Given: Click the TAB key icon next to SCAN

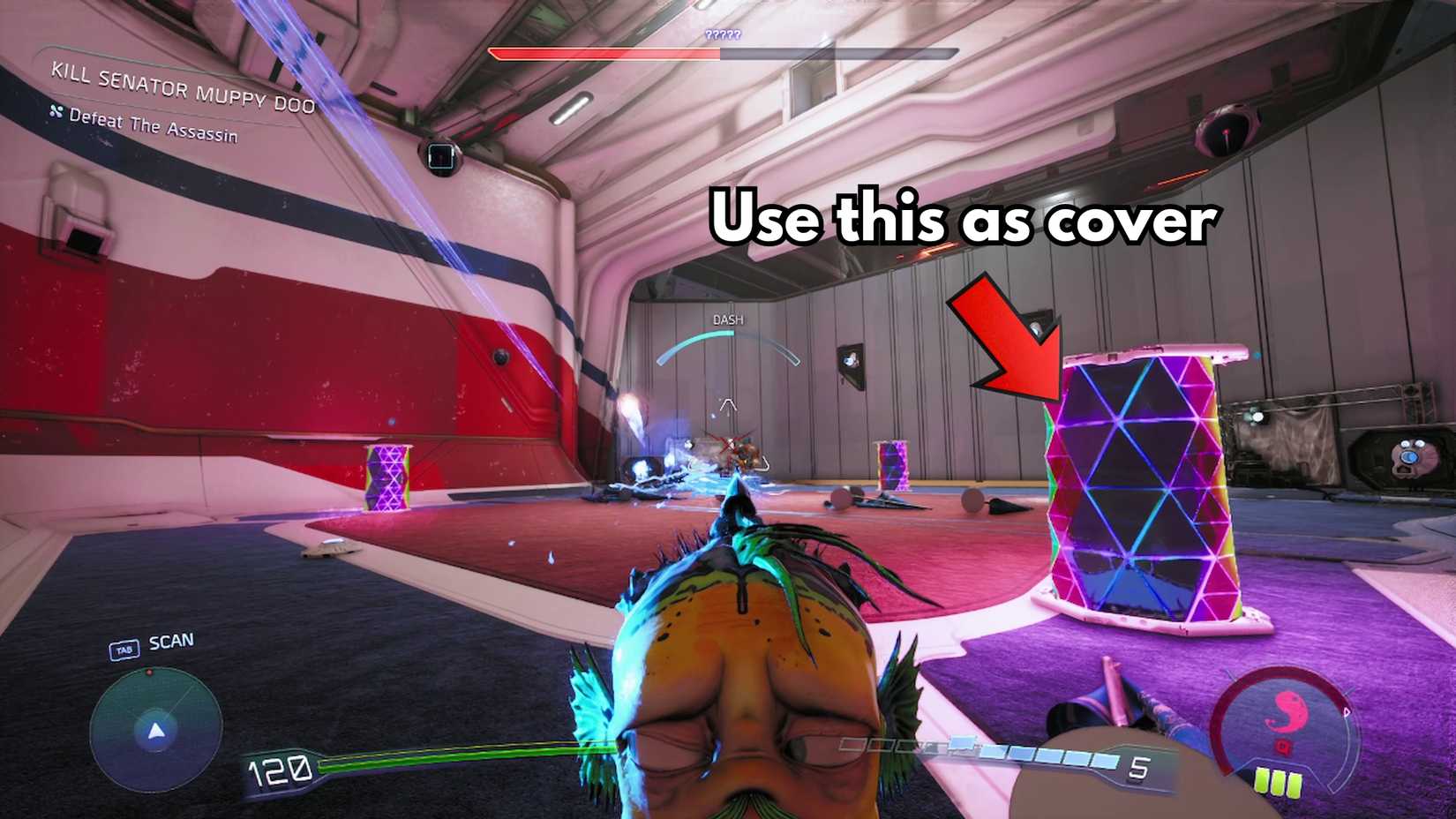Looking at the screenshot, I should coord(124,650).
